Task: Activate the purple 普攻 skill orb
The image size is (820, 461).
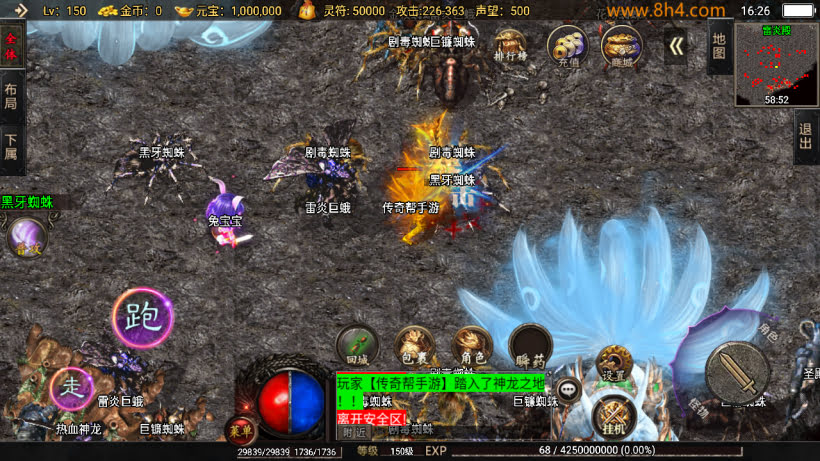Action: tap(26, 240)
